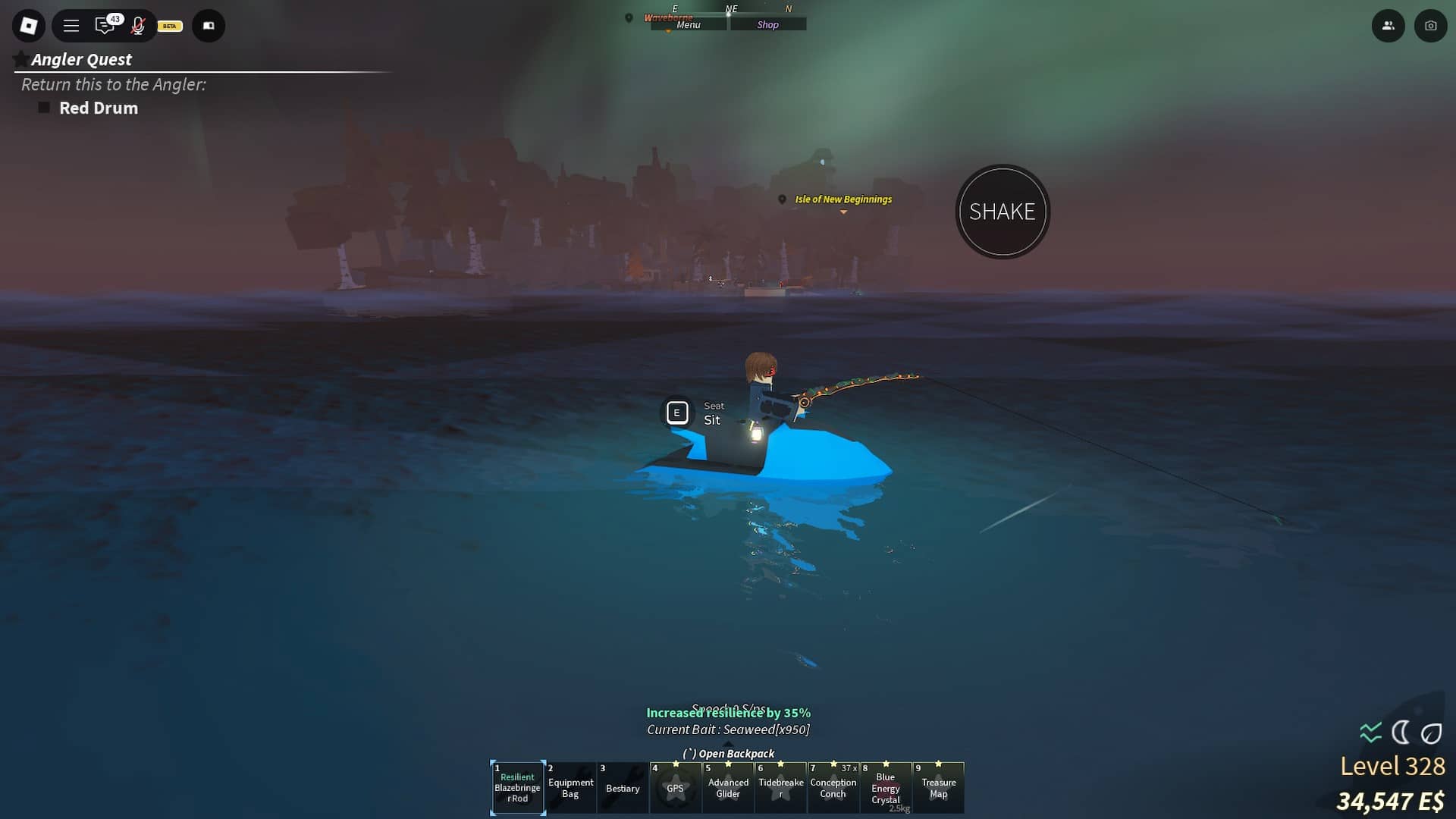The height and width of the screenshot is (819, 1456).
Task: Toggle the moon weather indicator
Action: pyautogui.click(x=1402, y=731)
